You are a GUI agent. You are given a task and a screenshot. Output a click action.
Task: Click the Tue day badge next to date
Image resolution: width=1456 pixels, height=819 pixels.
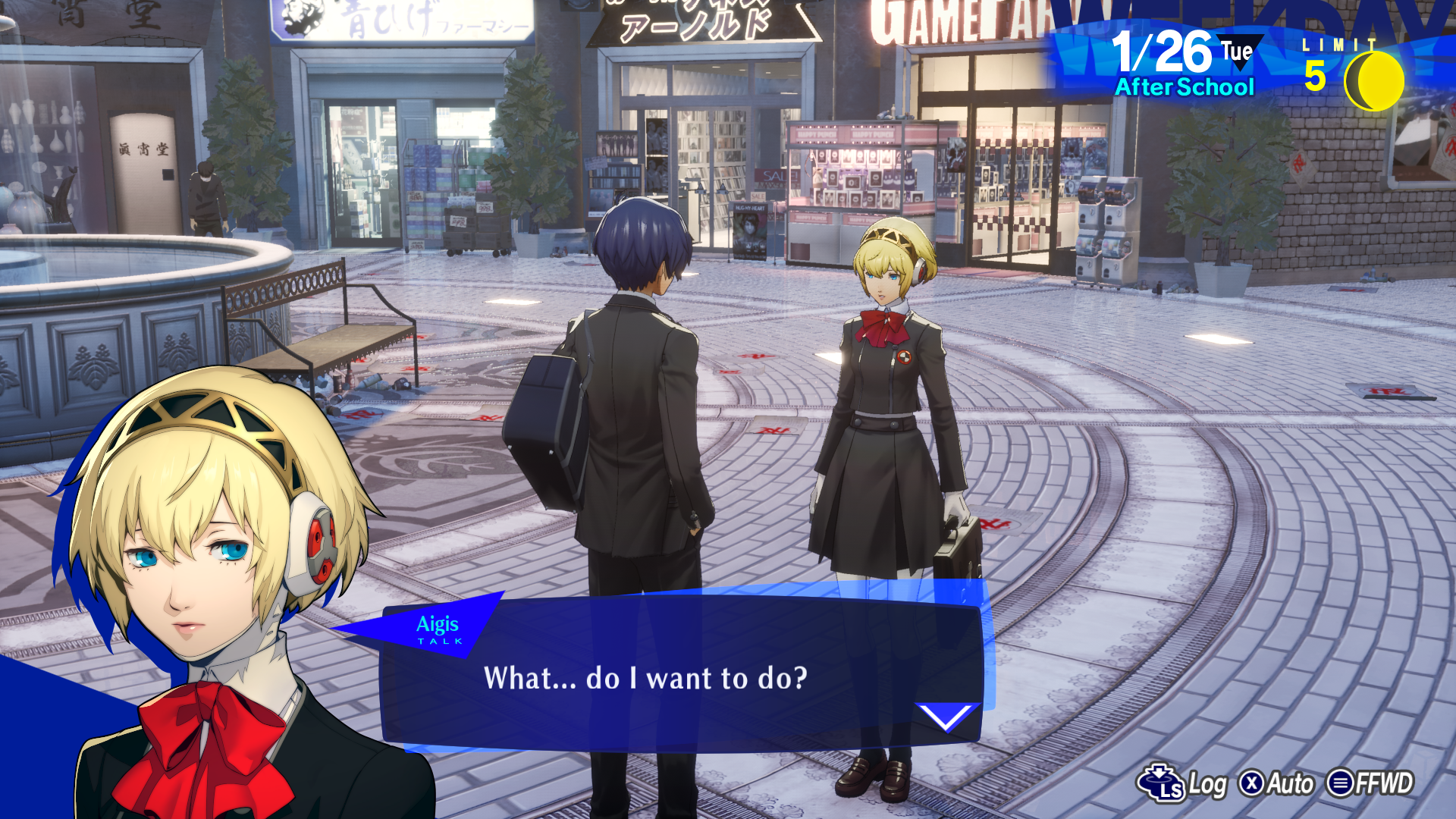[x=1237, y=50]
